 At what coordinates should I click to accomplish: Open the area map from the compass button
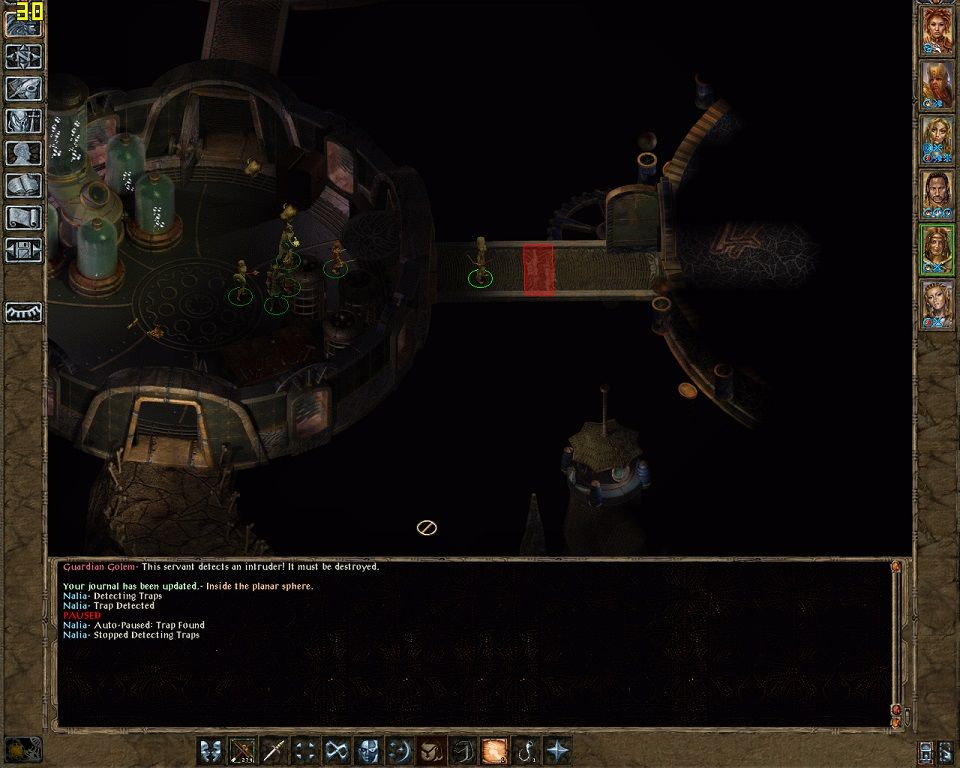click(23, 56)
